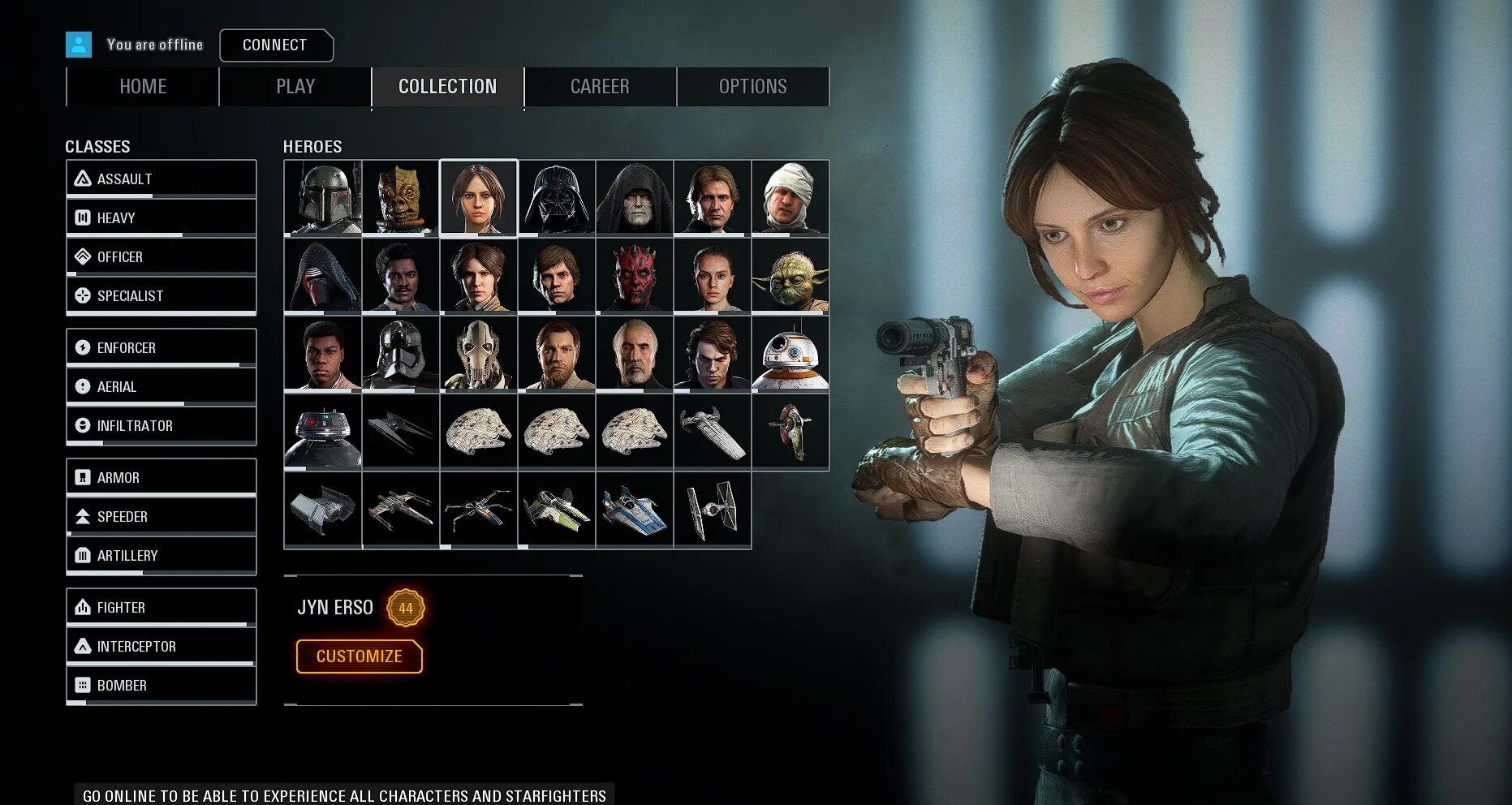Pick the Darth Maul hero portrait
Viewport: 1512px width, 805px height.
pos(635,276)
